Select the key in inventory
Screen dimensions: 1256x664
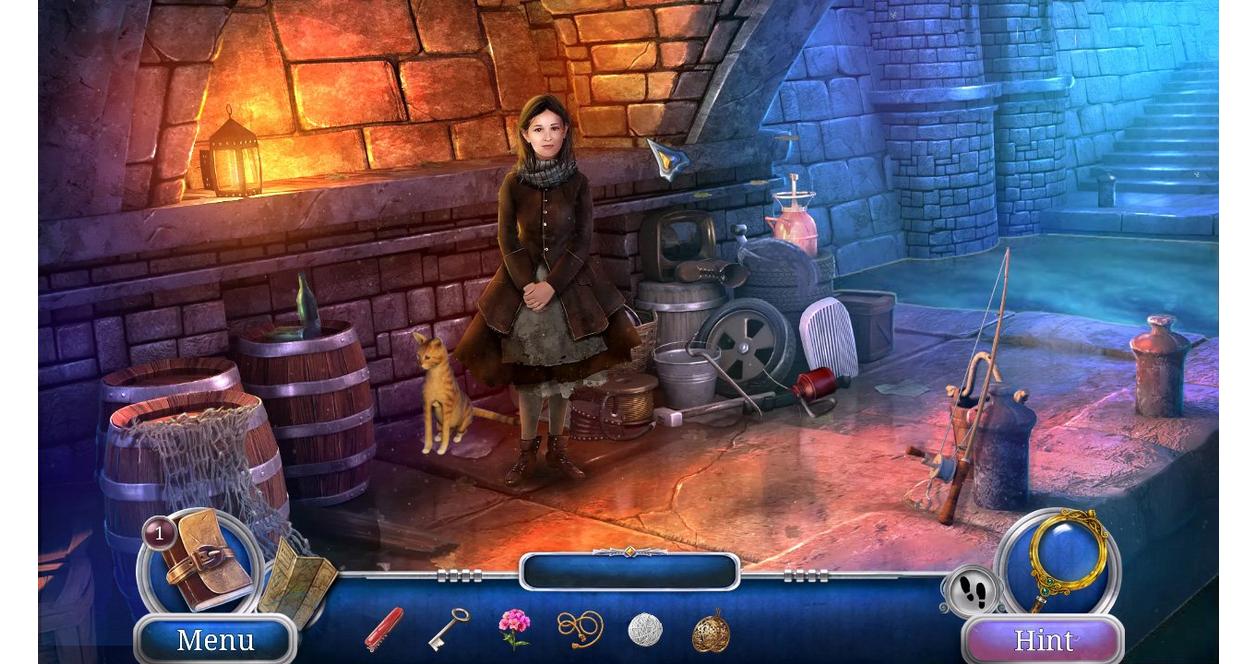[x=448, y=629]
